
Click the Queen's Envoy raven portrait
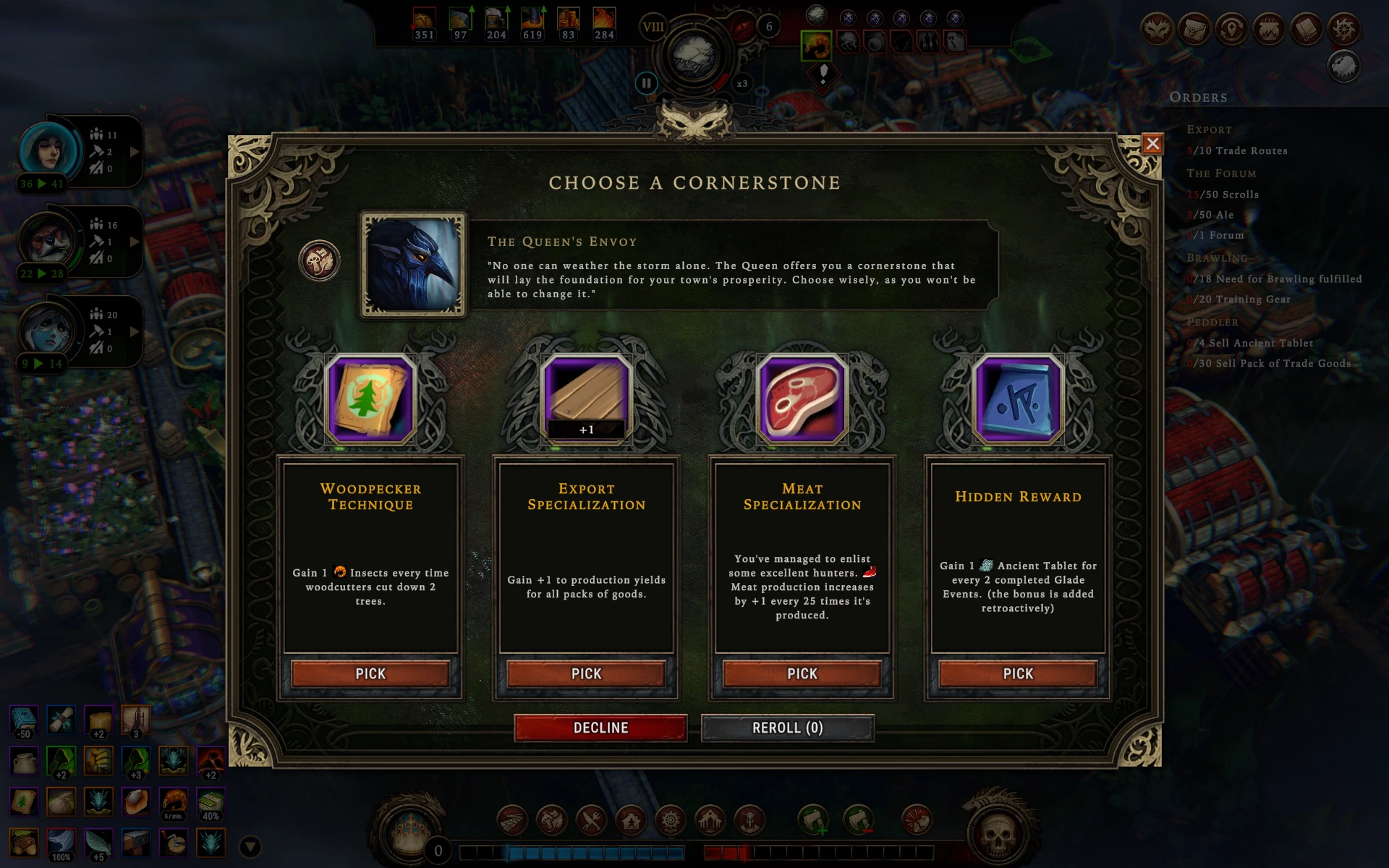[413, 265]
